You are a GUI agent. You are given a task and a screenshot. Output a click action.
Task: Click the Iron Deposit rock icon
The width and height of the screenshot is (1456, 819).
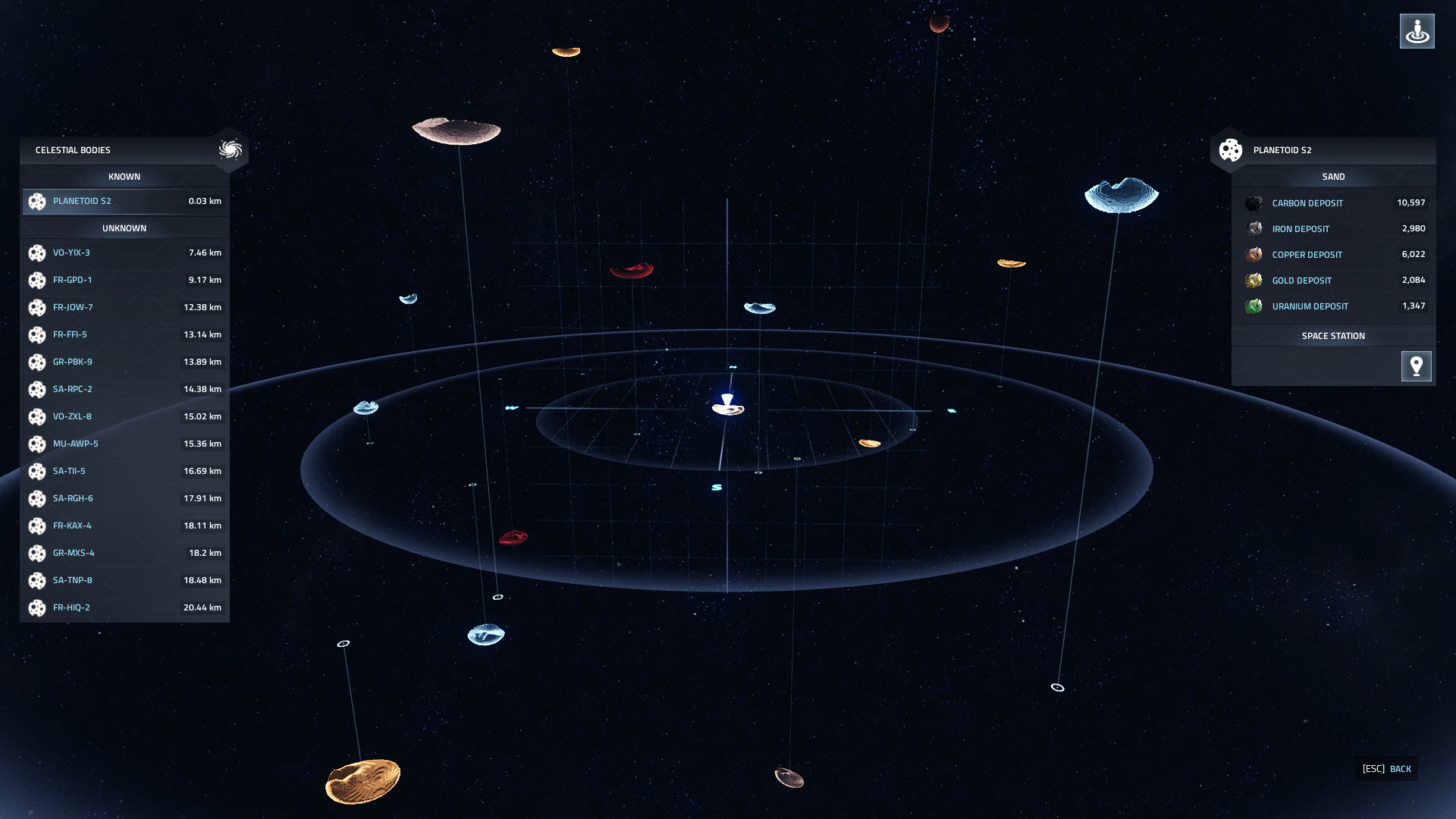click(1254, 228)
